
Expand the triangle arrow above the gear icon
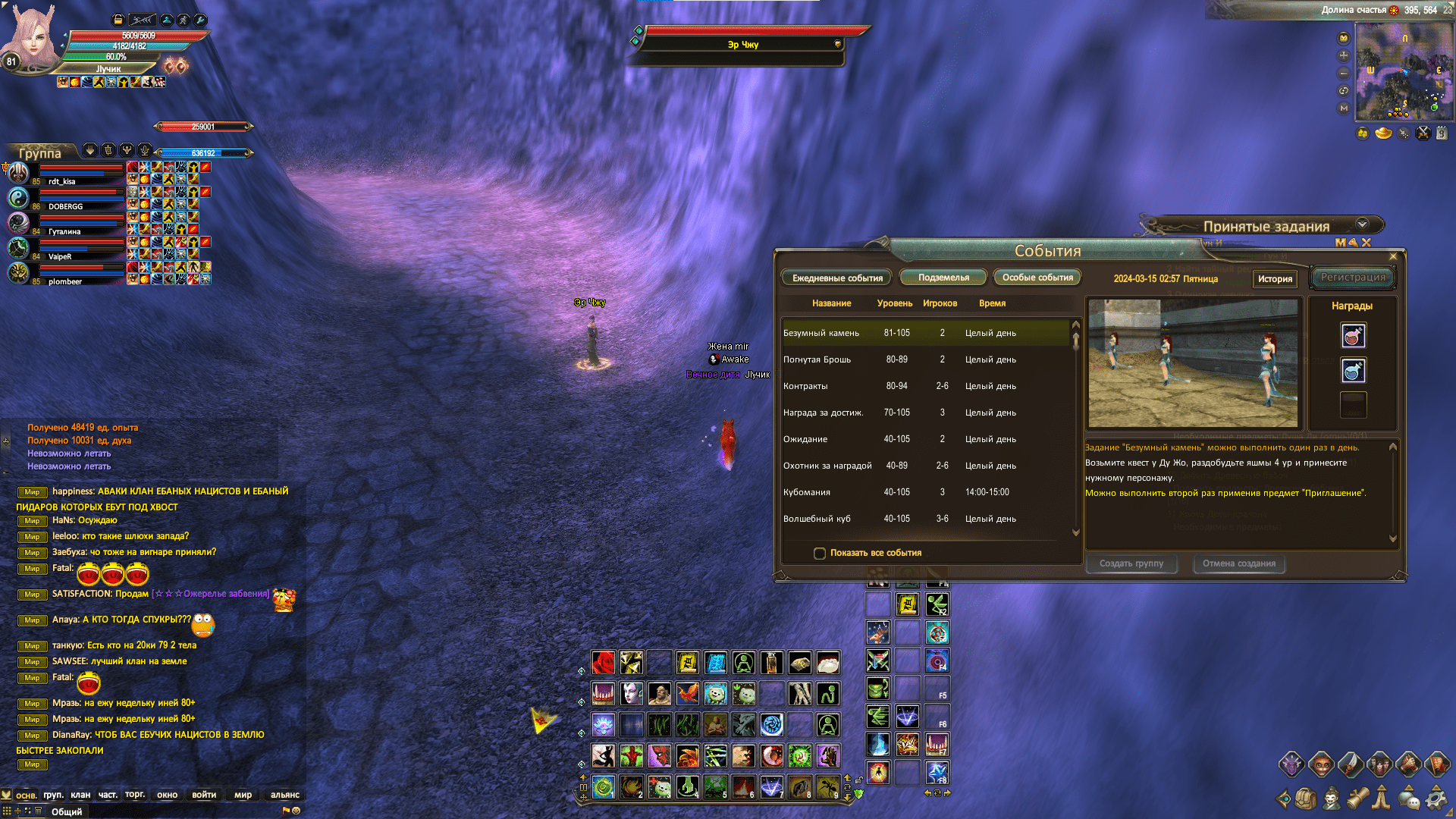[x=1437, y=789]
